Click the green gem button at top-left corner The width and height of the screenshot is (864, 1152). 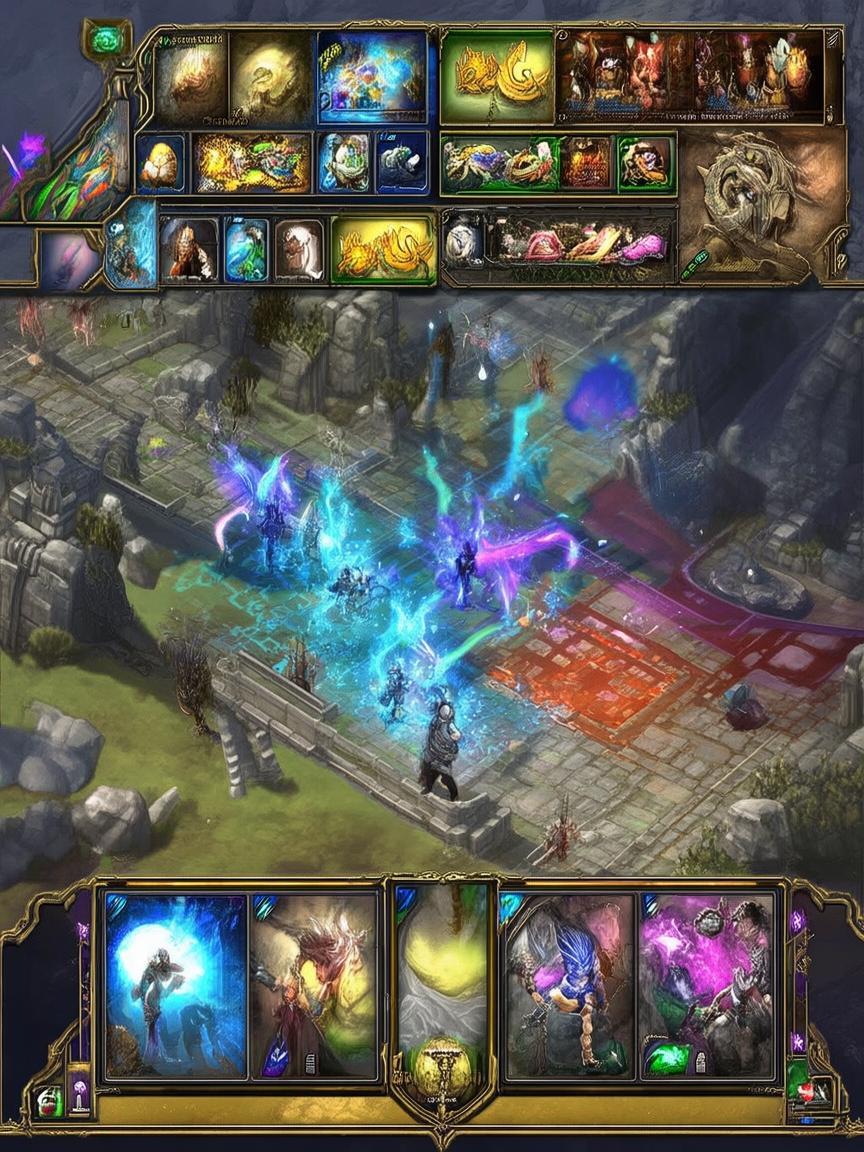105,41
